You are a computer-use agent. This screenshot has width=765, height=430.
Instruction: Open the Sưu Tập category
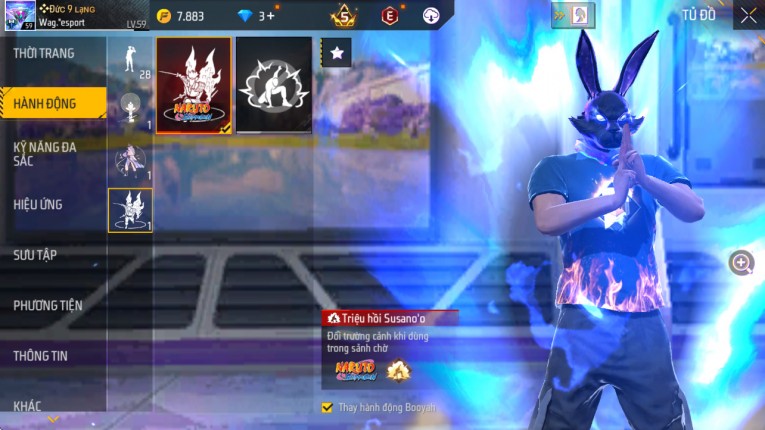click(x=36, y=255)
